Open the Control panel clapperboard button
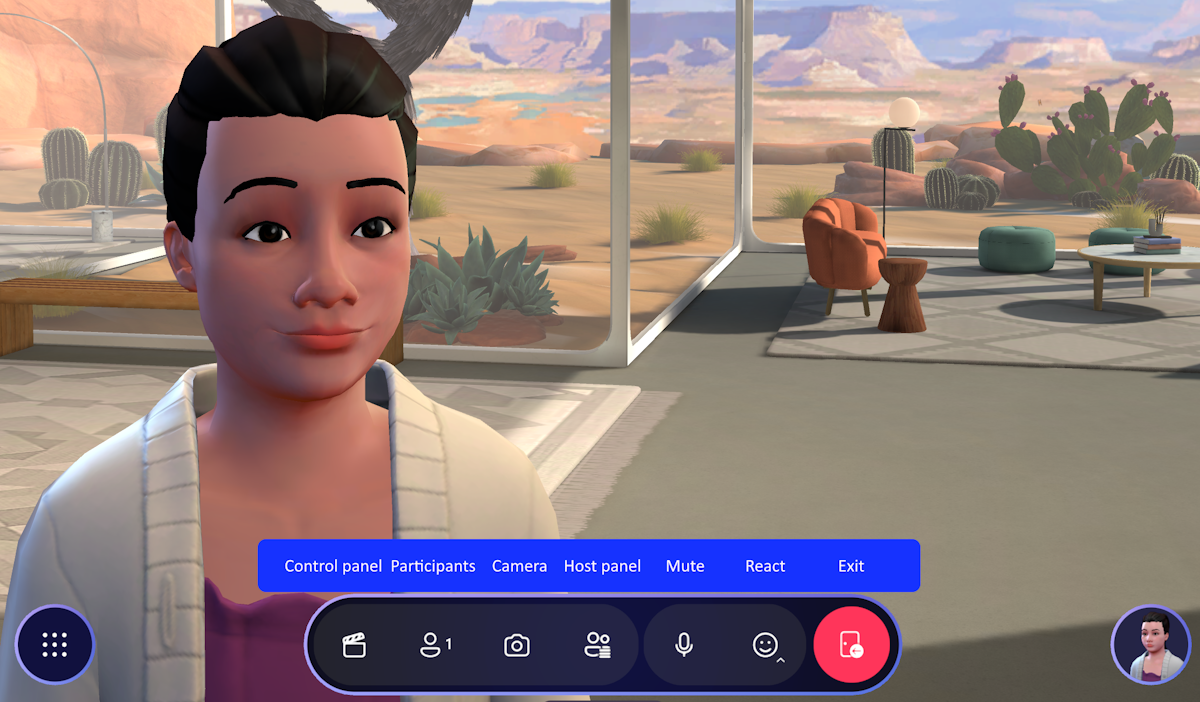Image resolution: width=1200 pixels, height=702 pixels. (x=354, y=646)
